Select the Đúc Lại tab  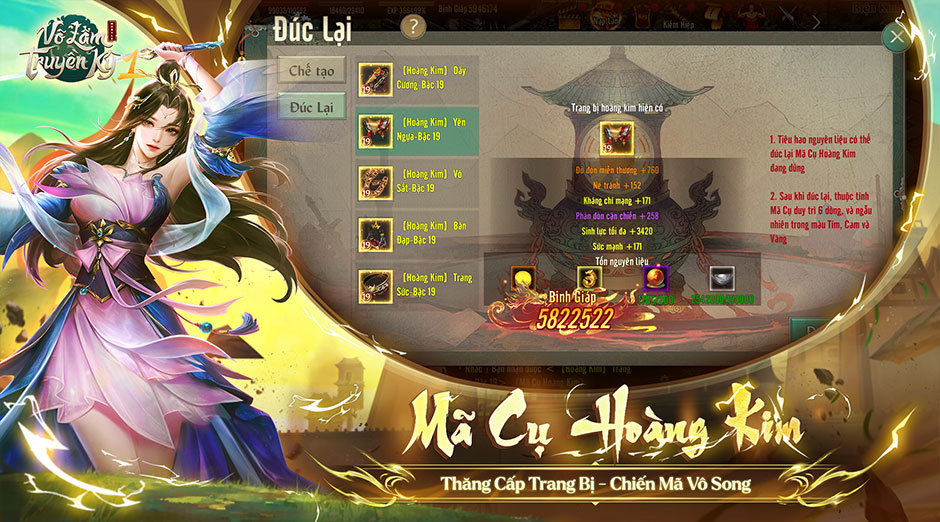[x=312, y=107]
